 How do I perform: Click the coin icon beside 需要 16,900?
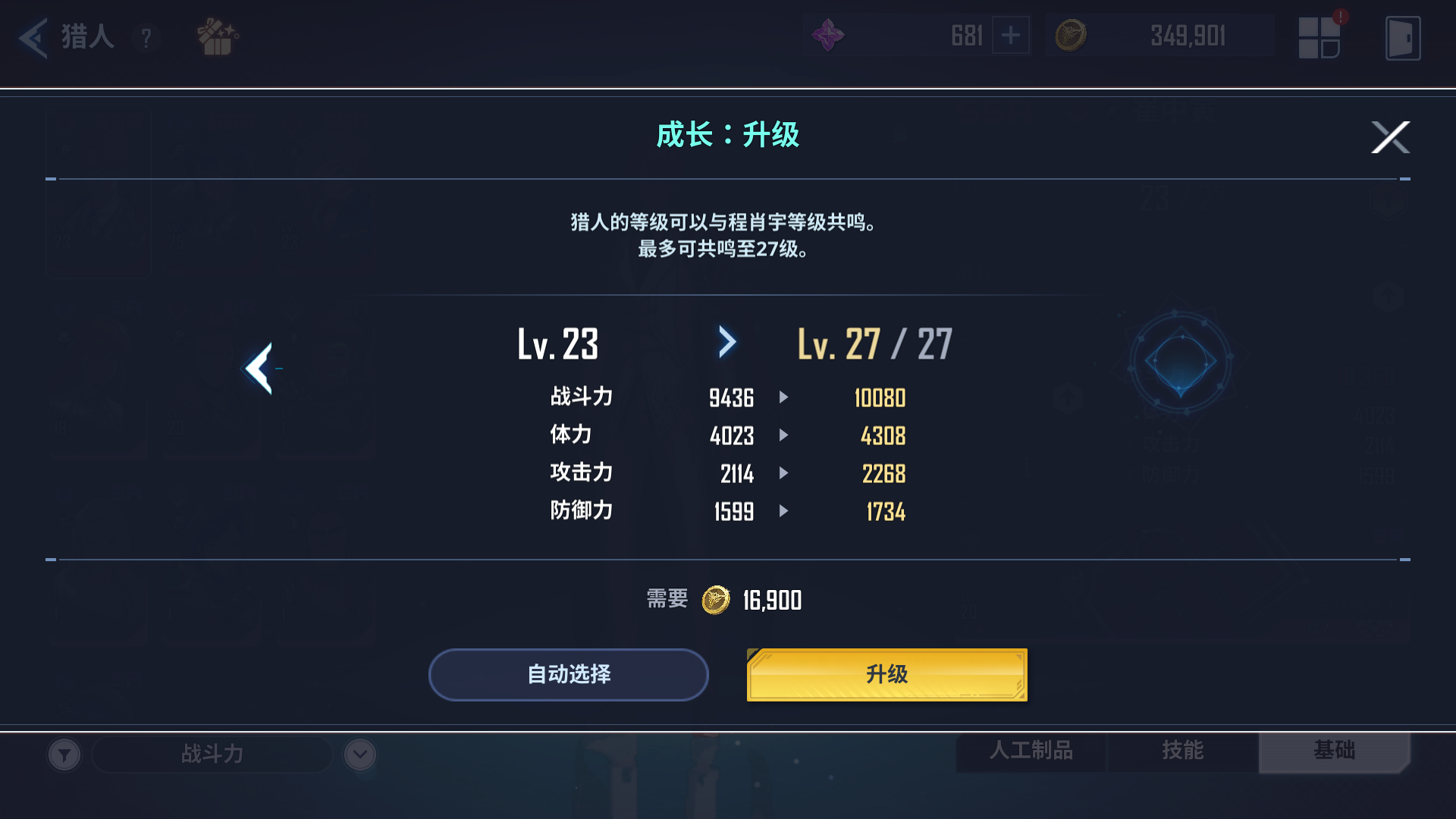coord(714,600)
